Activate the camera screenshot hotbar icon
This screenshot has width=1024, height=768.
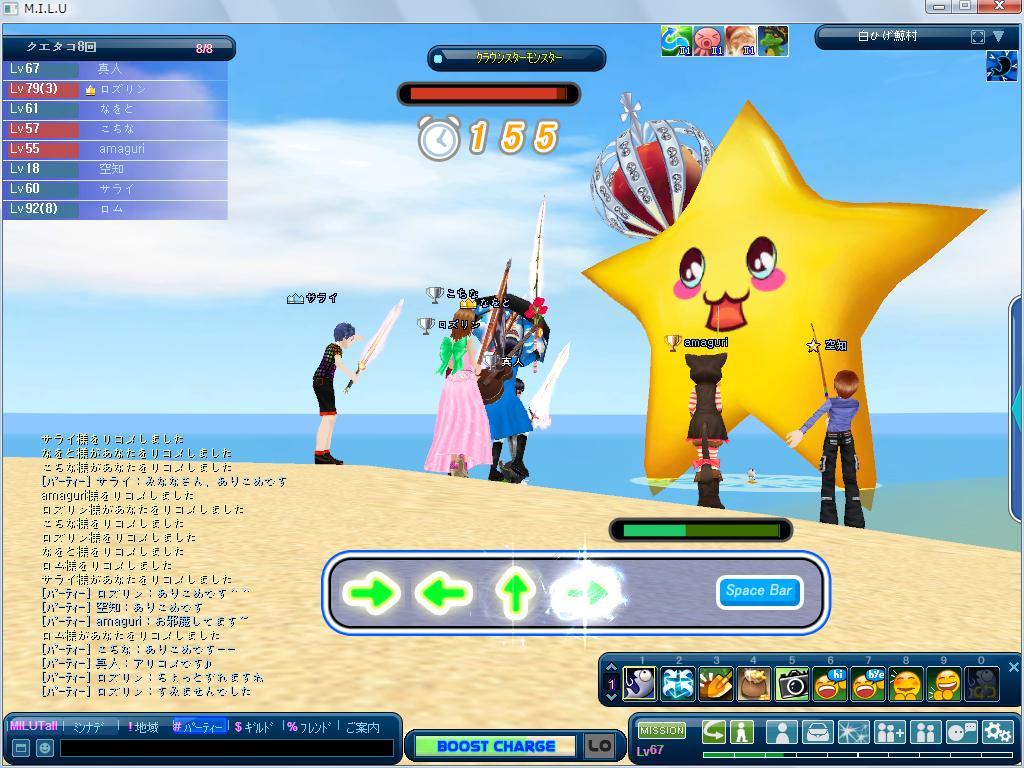point(792,684)
